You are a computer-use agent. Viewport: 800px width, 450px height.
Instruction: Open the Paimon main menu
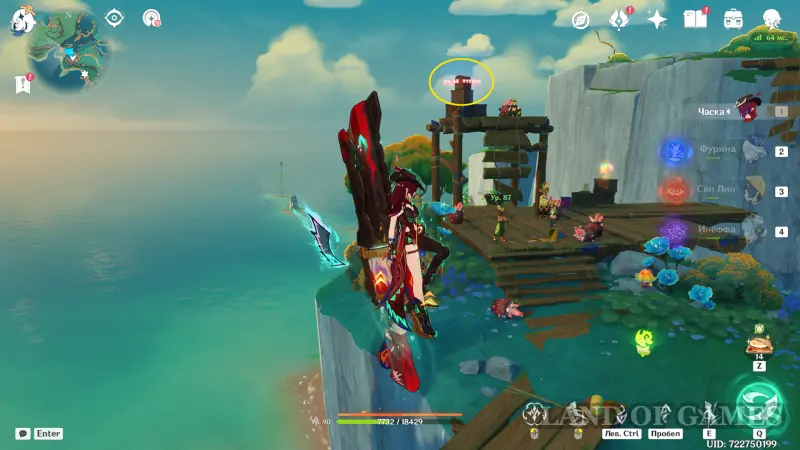click(20, 20)
